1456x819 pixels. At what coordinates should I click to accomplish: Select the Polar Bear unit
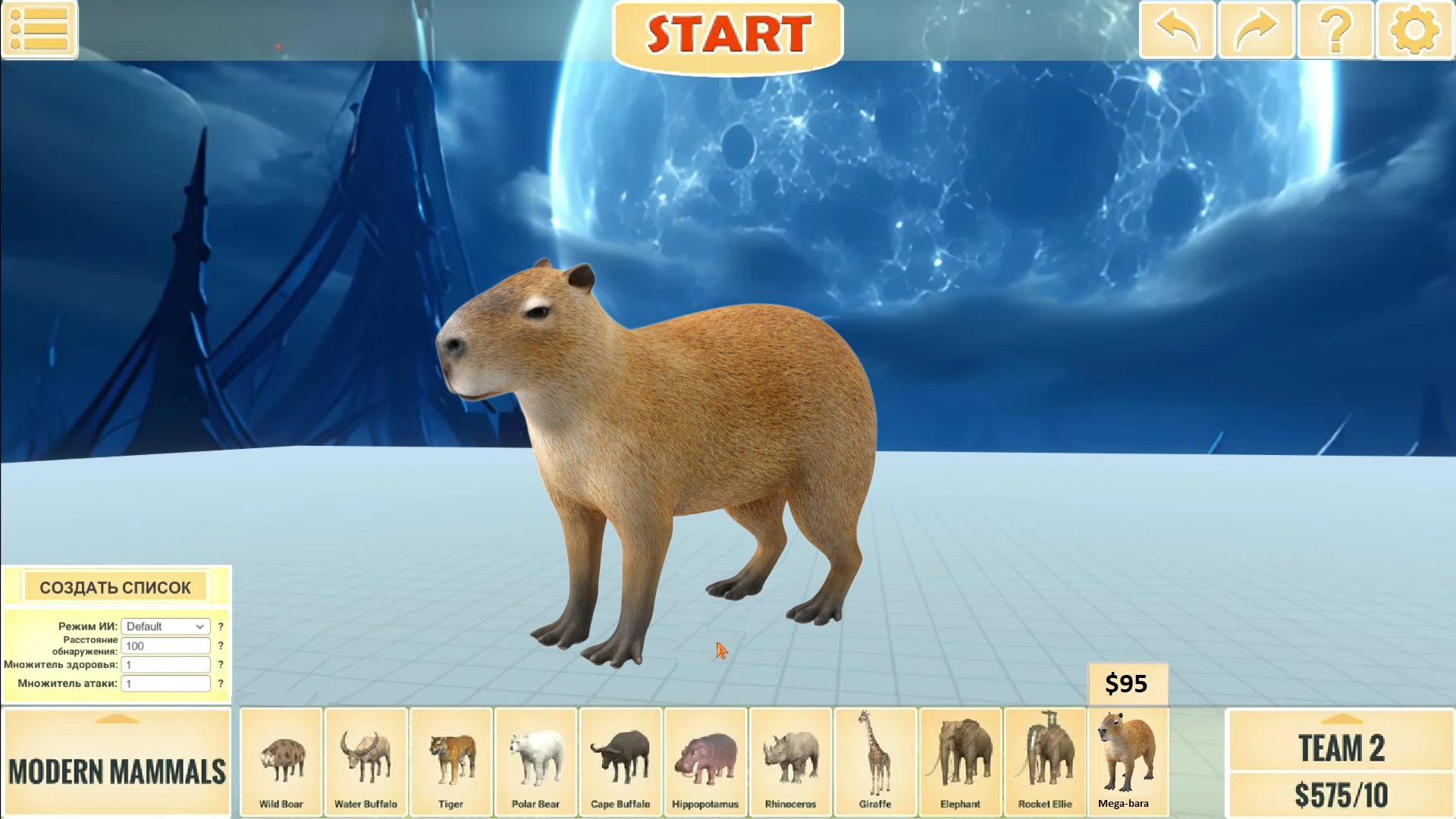pyautogui.click(x=535, y=762)
